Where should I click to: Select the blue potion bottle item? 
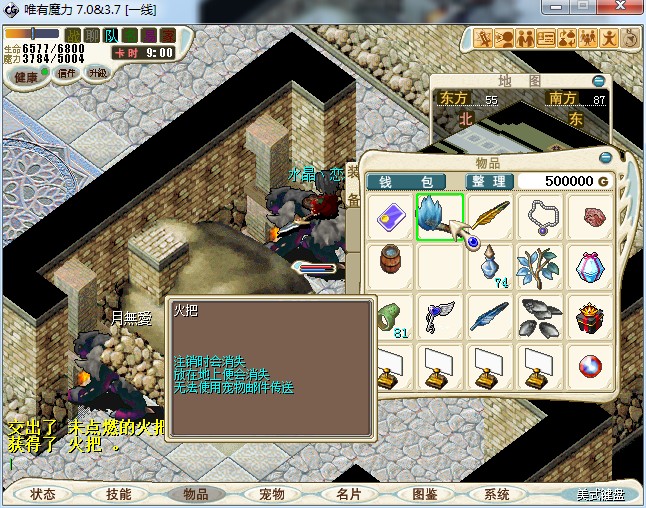pyautogui.click(x=490, y=268)
